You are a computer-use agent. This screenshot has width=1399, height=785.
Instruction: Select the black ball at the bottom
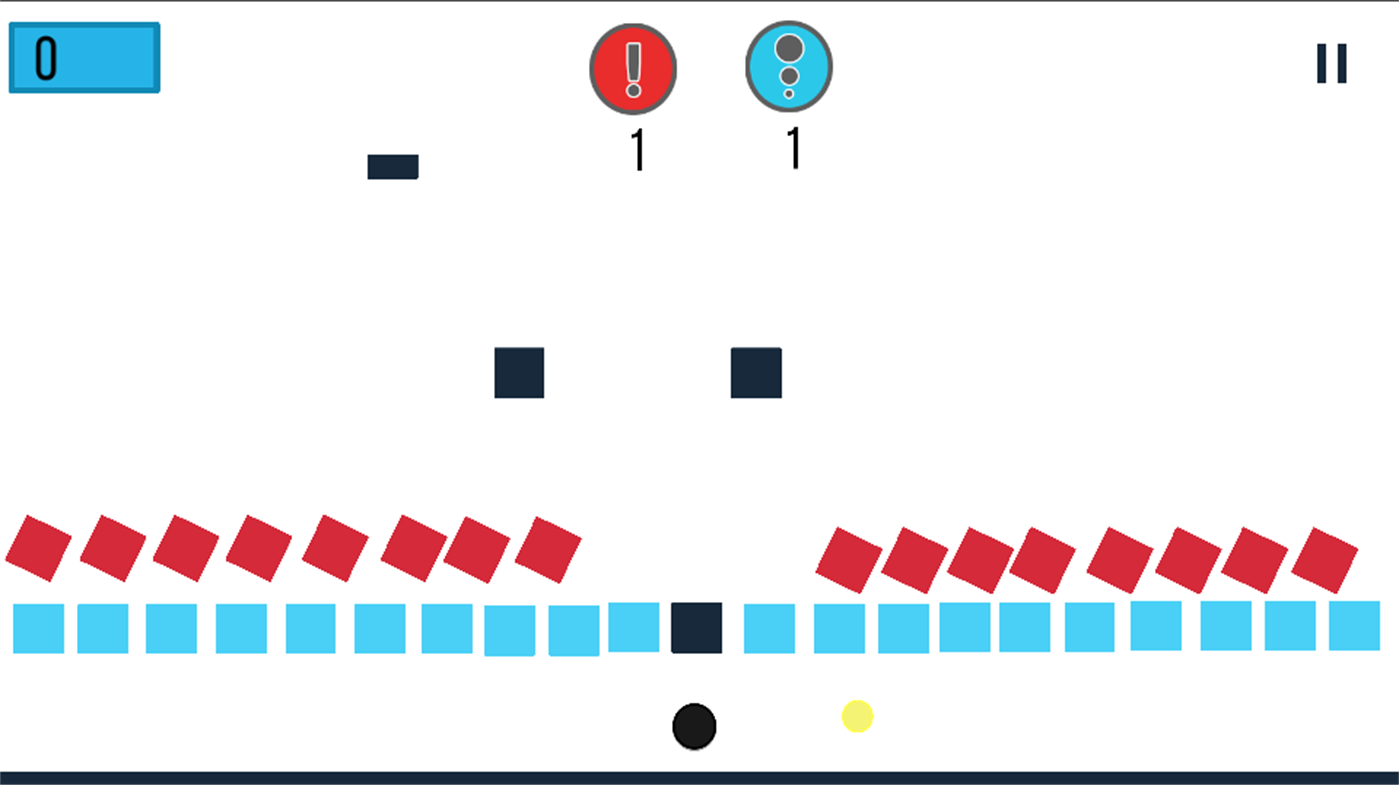tap(695, 724)
